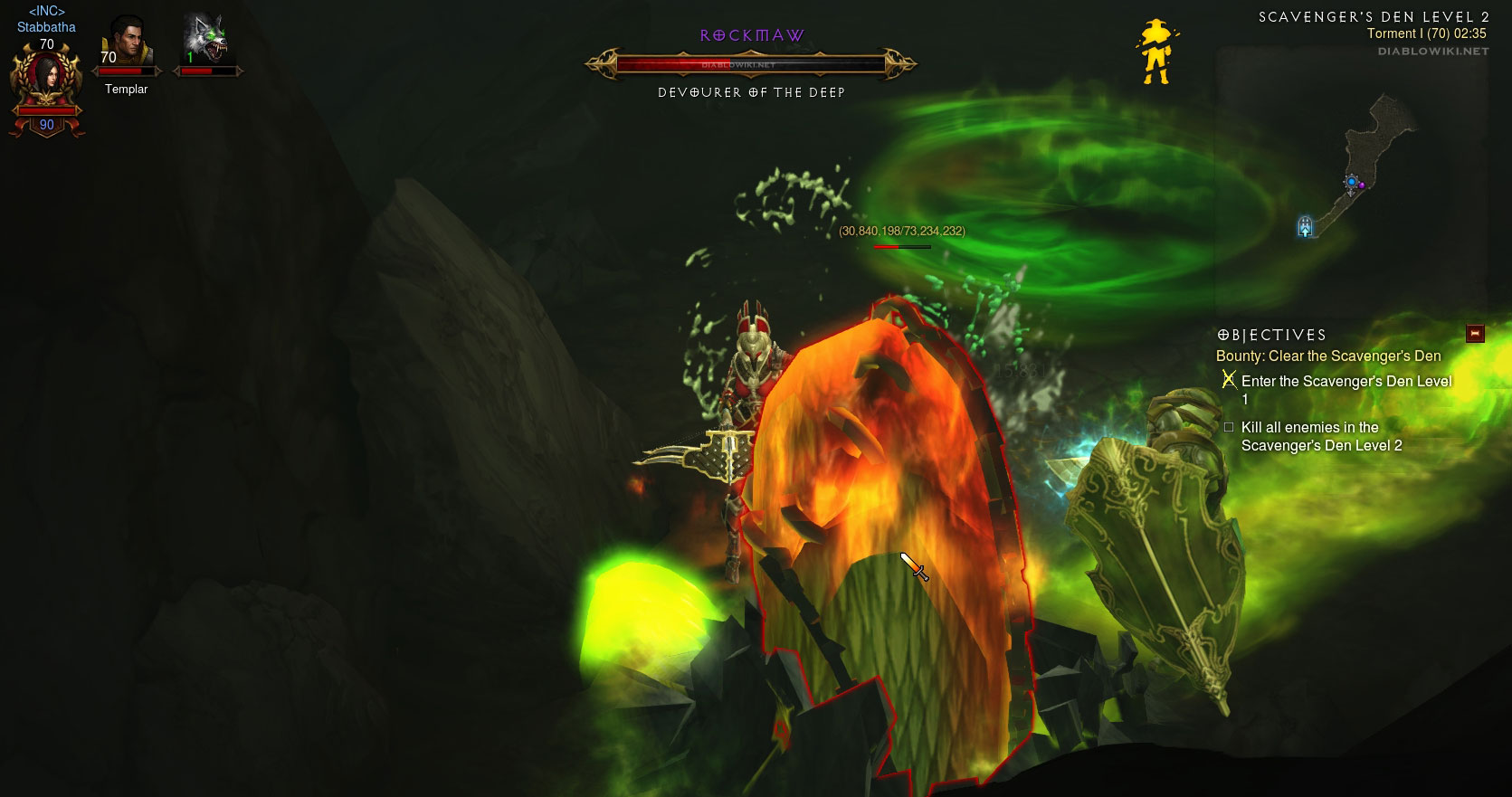Click the yellow golden figure buff icon
Image resolution: width=1512 pixels, height=797 pixels.
1155,52
